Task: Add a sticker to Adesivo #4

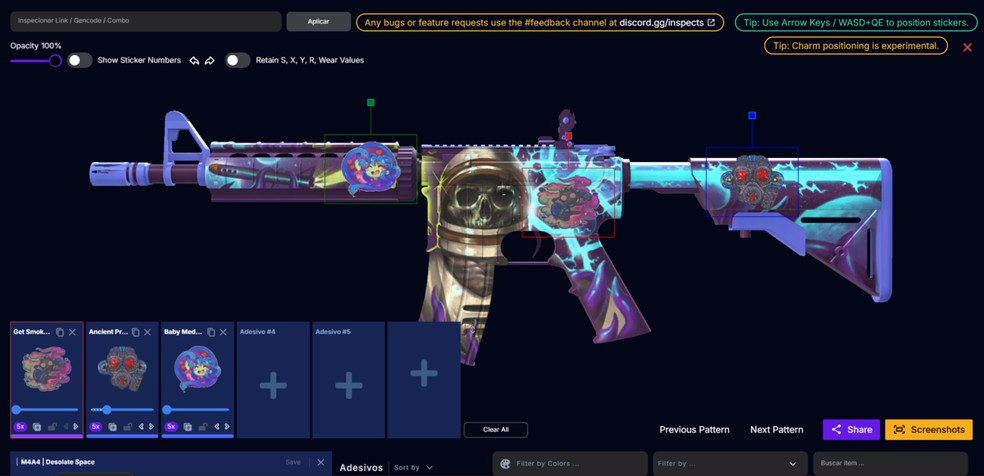Action: [x=273, y=385]
